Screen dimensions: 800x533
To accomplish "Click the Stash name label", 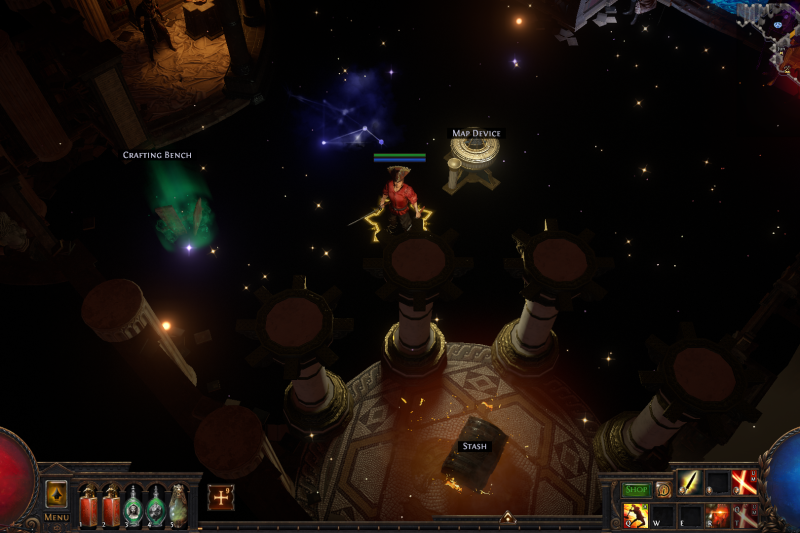I will tap(474, 446).
